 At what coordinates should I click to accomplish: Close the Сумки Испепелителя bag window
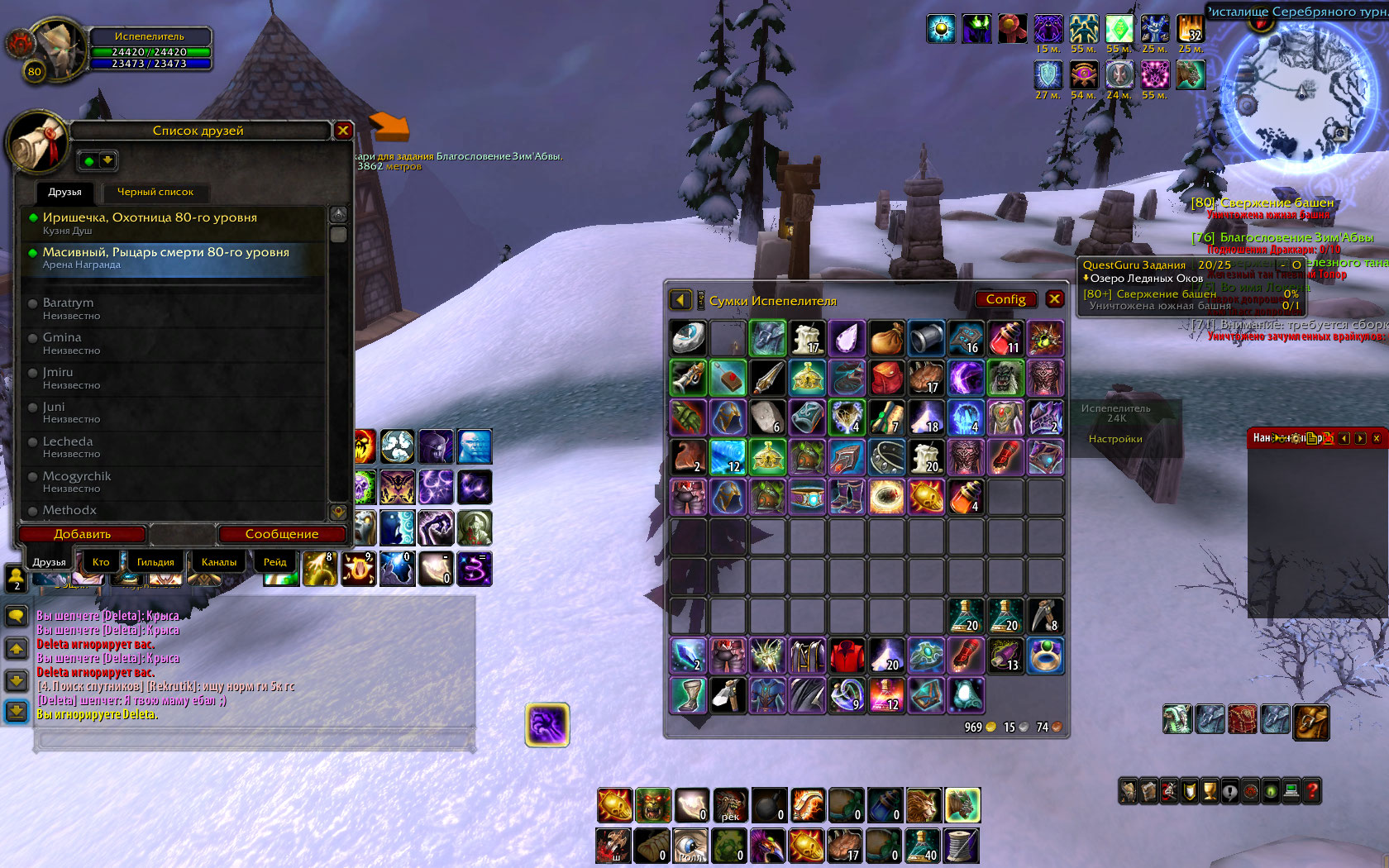[1054, 299]
